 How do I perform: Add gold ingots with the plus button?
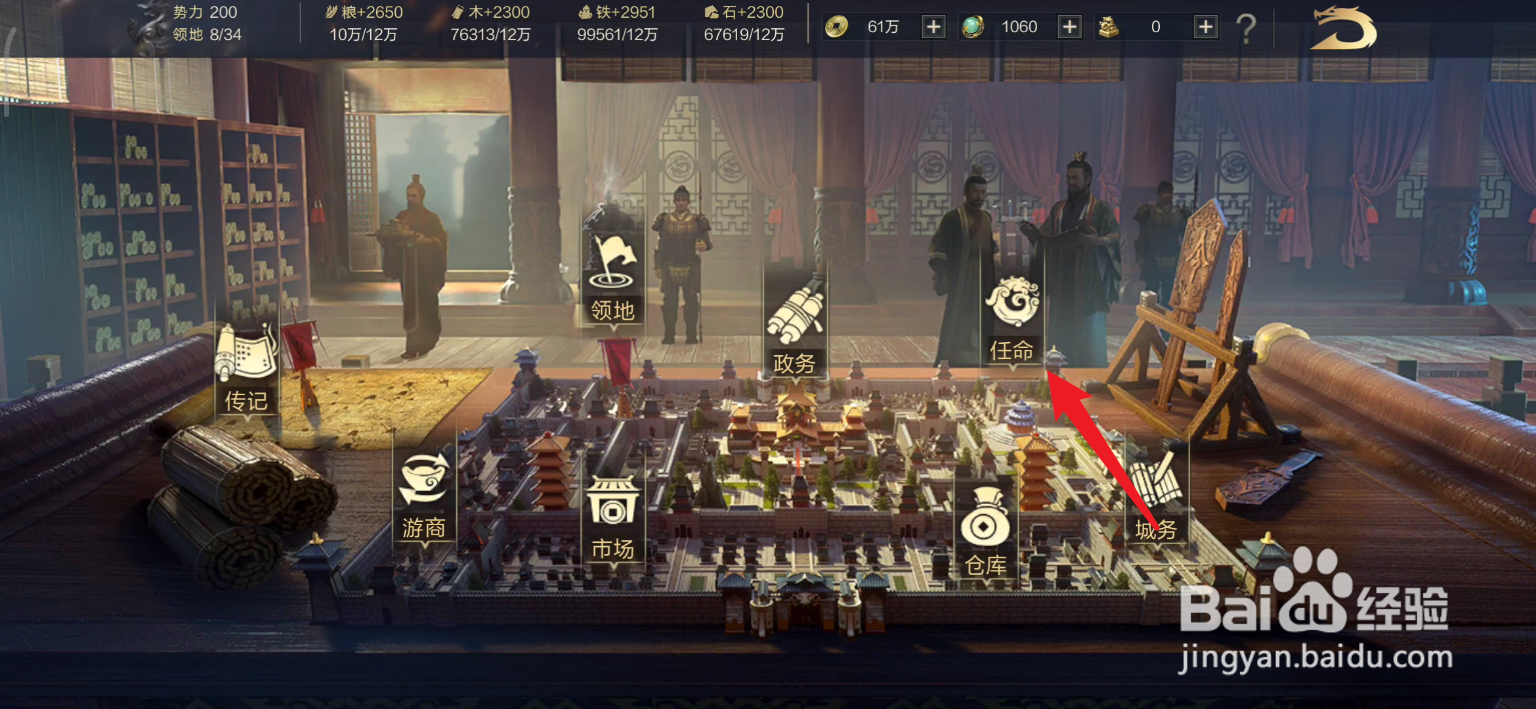pos(1206,27)
